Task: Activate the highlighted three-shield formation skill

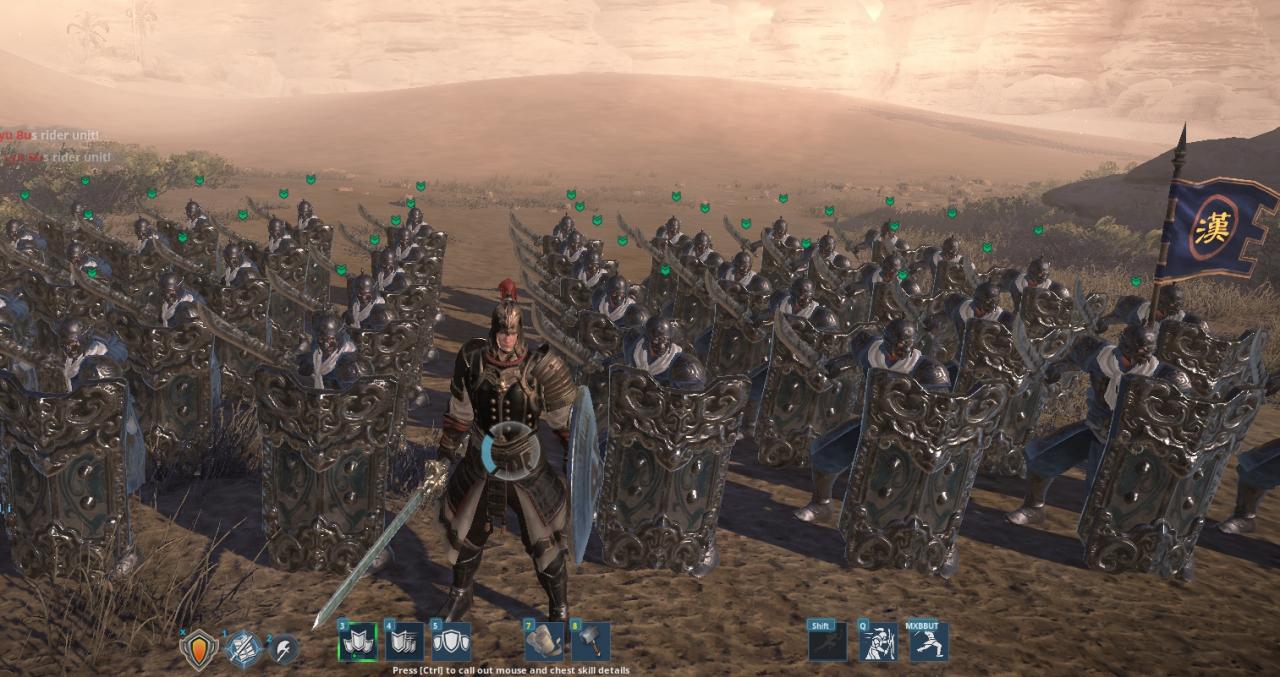Action: [x=357, y=642]
